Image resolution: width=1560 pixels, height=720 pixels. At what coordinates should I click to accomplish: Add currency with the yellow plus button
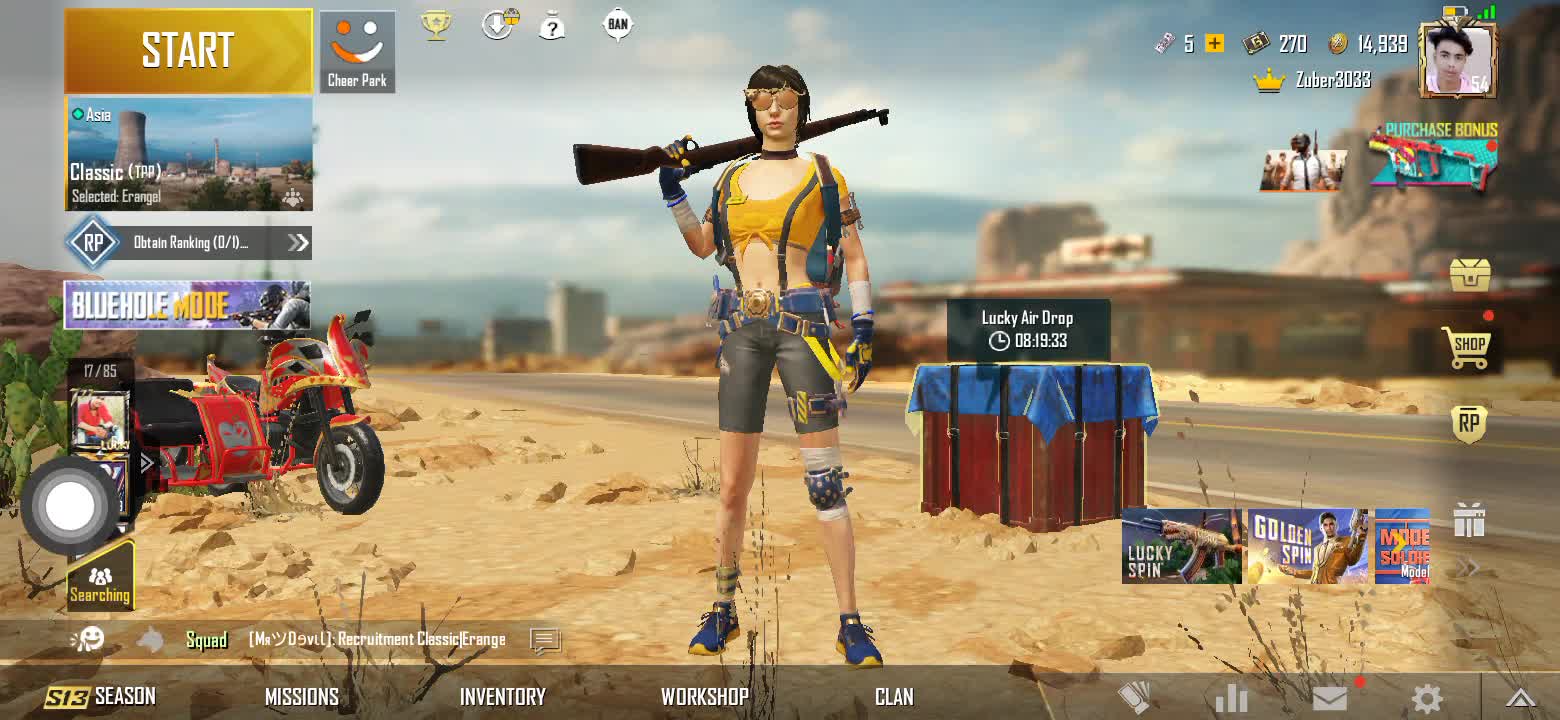(1215, 43)
